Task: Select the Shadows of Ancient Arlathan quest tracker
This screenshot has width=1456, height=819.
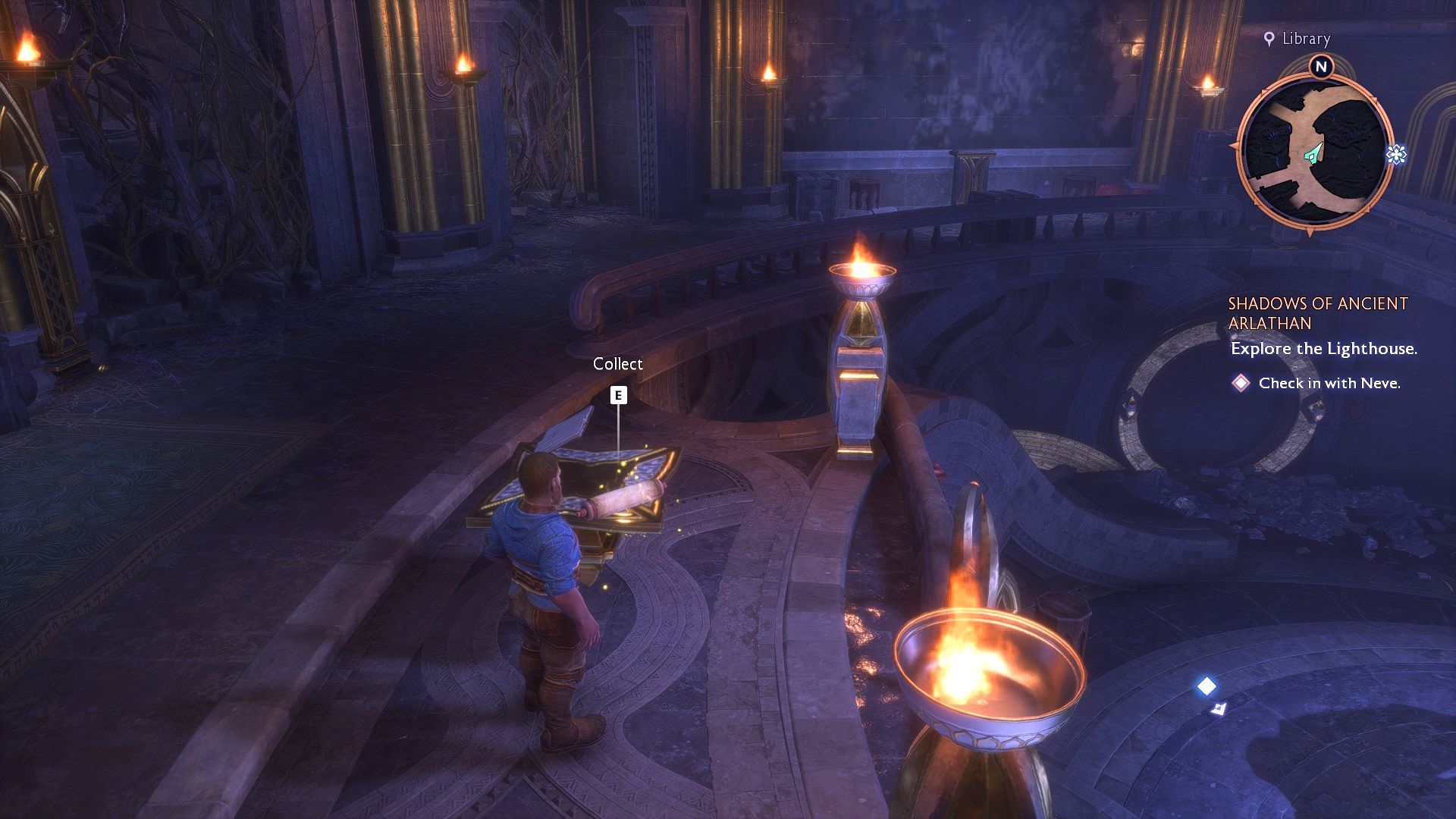Action: [1317, 313]
